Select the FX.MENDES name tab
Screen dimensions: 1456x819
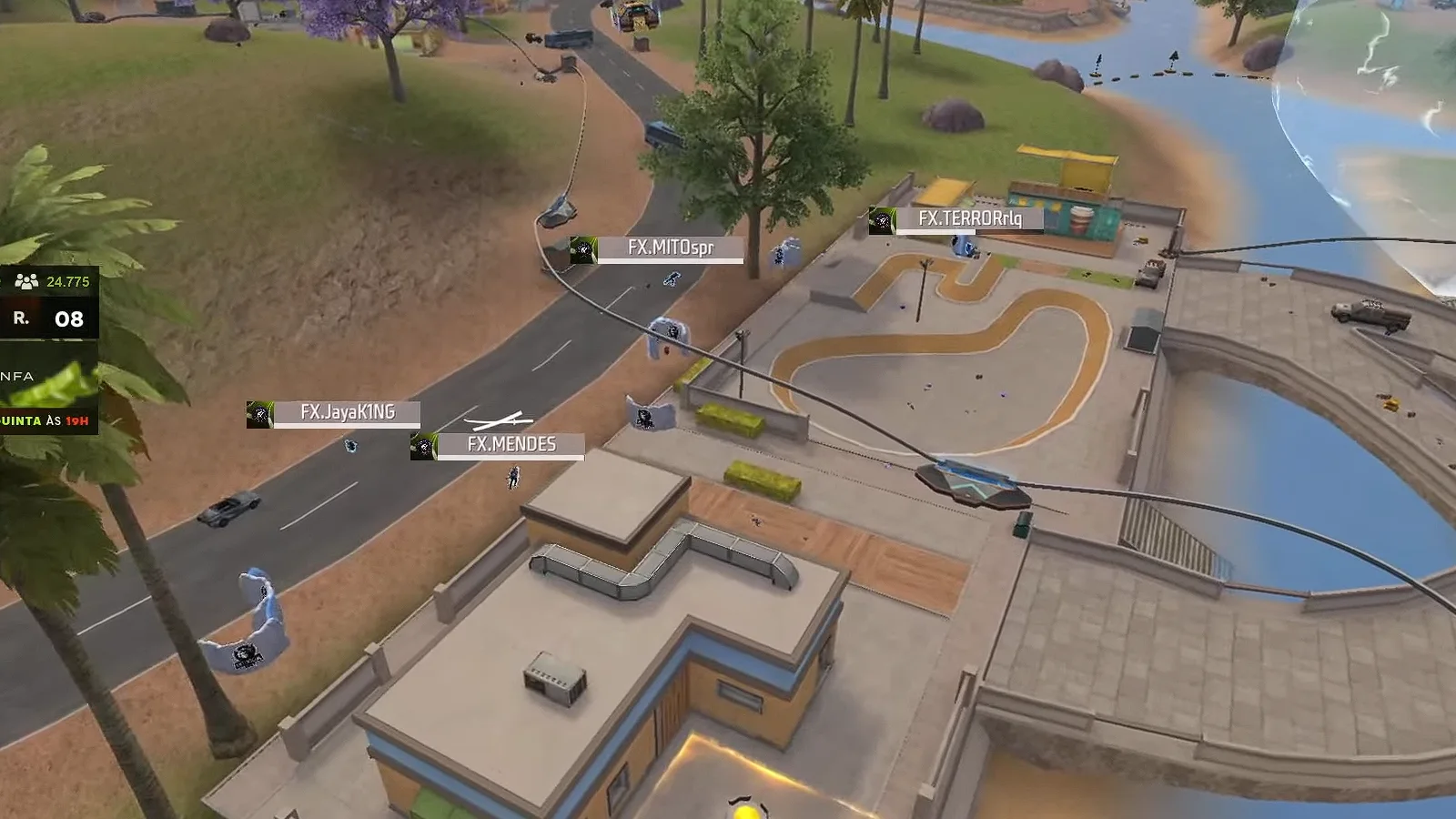click(511, 446)
